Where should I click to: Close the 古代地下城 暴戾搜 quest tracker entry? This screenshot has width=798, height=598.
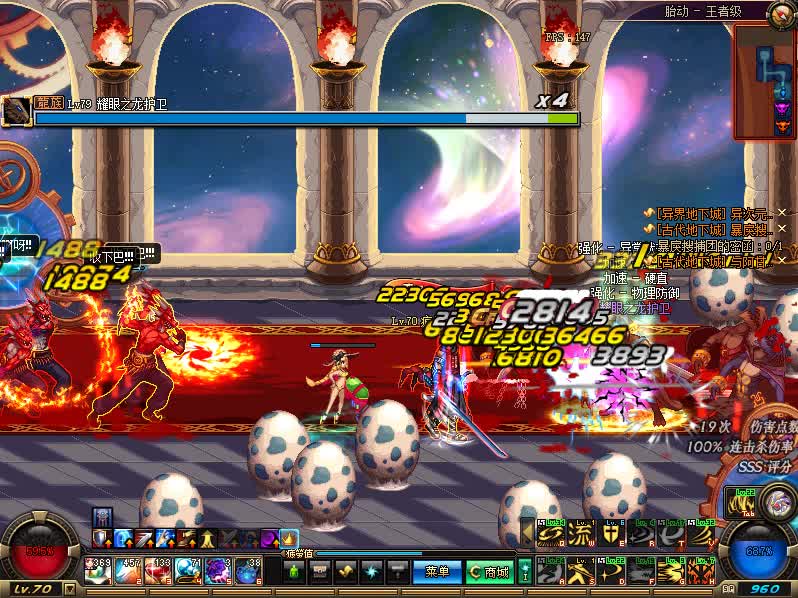(782, 229)
